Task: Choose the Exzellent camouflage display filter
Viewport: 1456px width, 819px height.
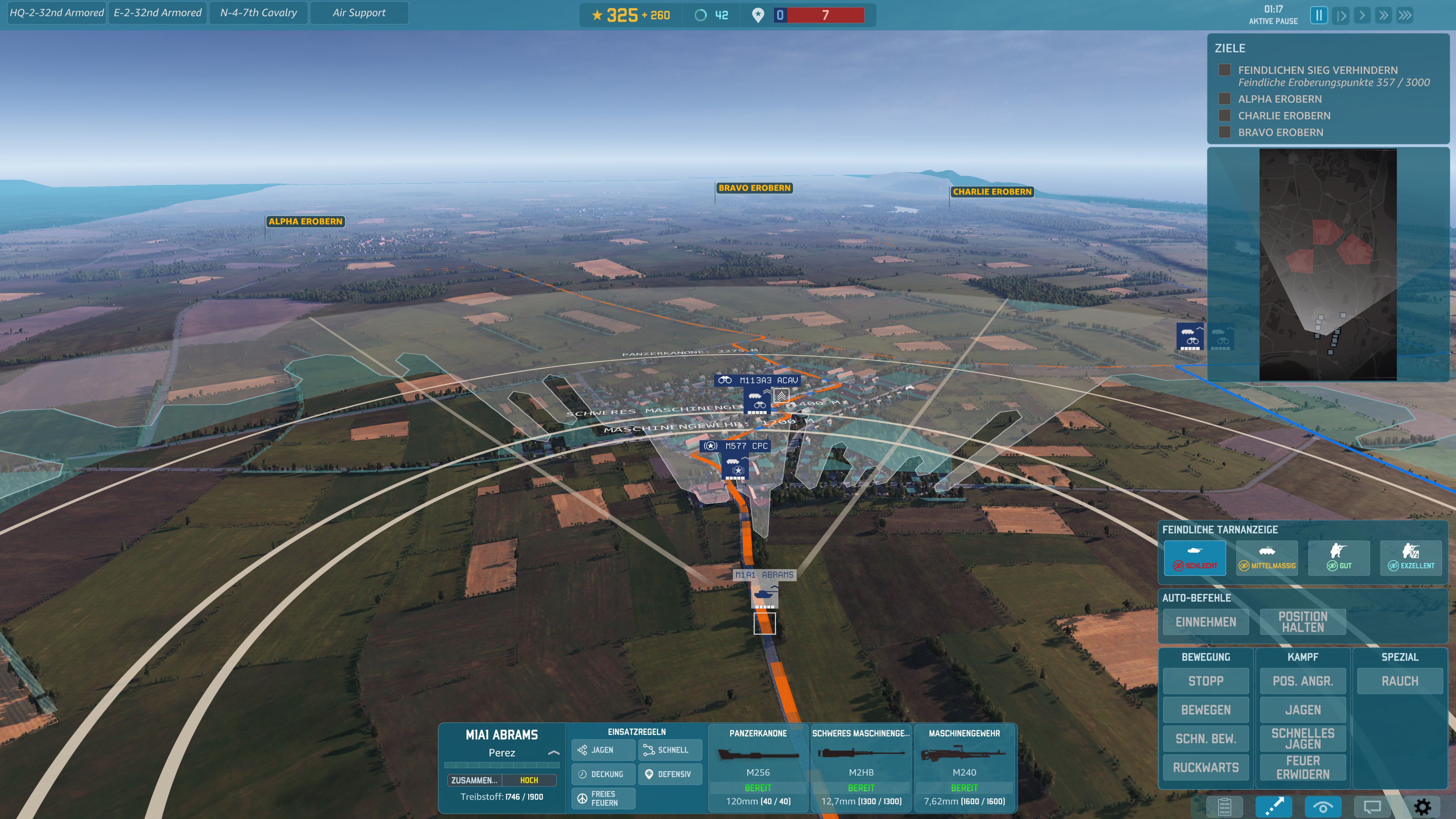Action: 1411,557
